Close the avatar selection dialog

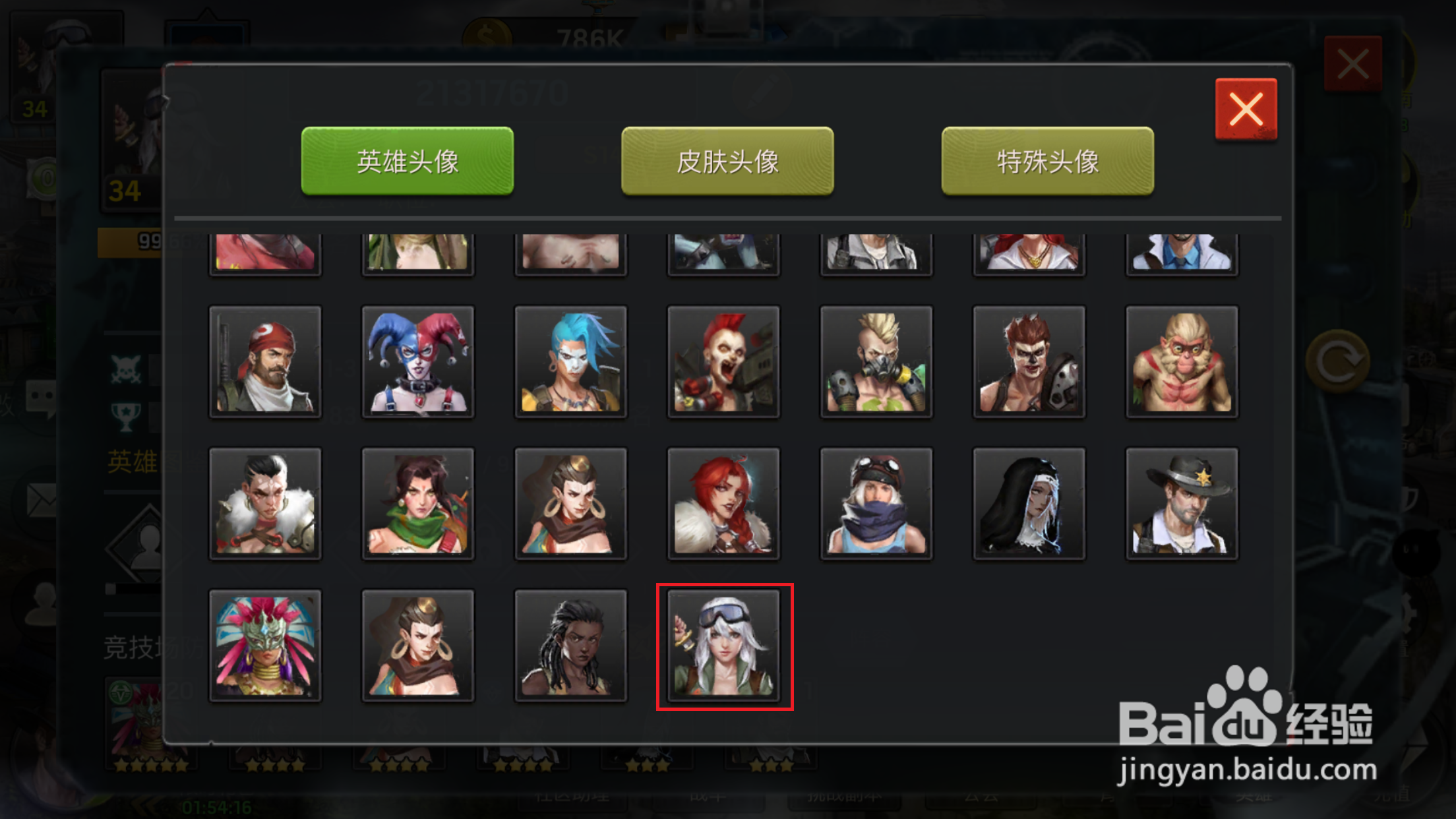pos(1245,107)
